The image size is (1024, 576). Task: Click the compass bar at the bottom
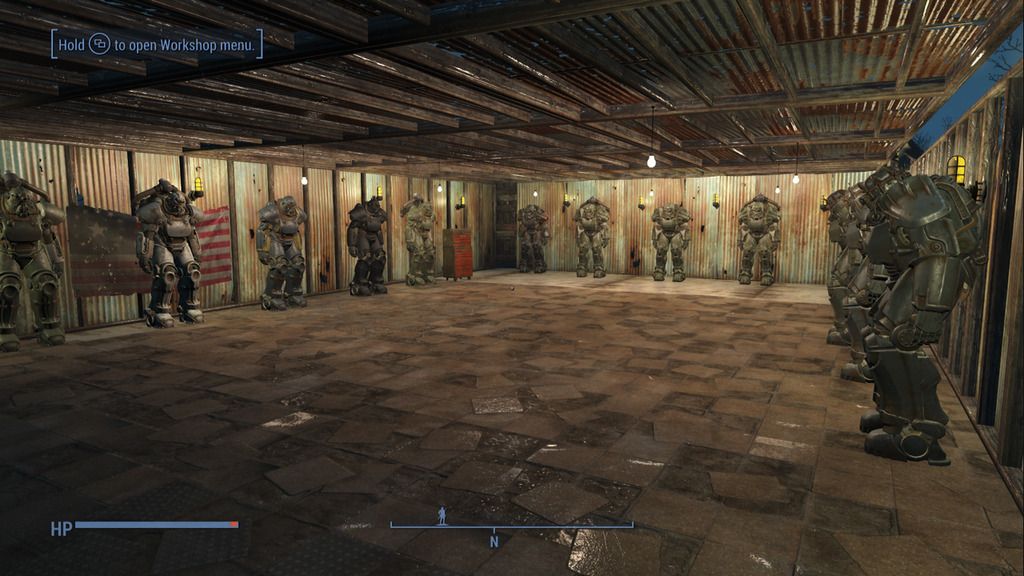pyautogui.click(x=511, y=526)
